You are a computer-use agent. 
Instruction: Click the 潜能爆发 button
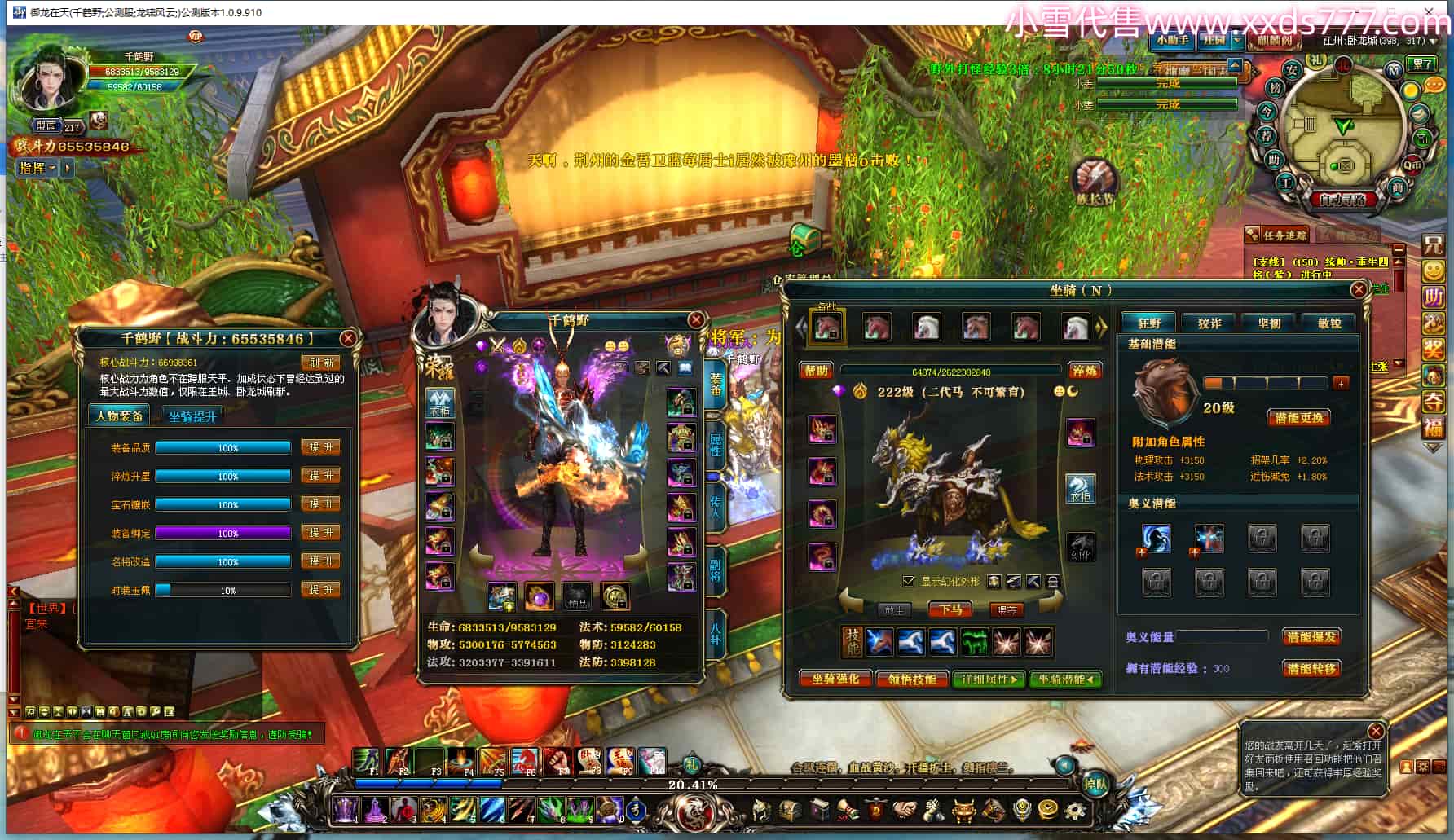(1311, 637)
